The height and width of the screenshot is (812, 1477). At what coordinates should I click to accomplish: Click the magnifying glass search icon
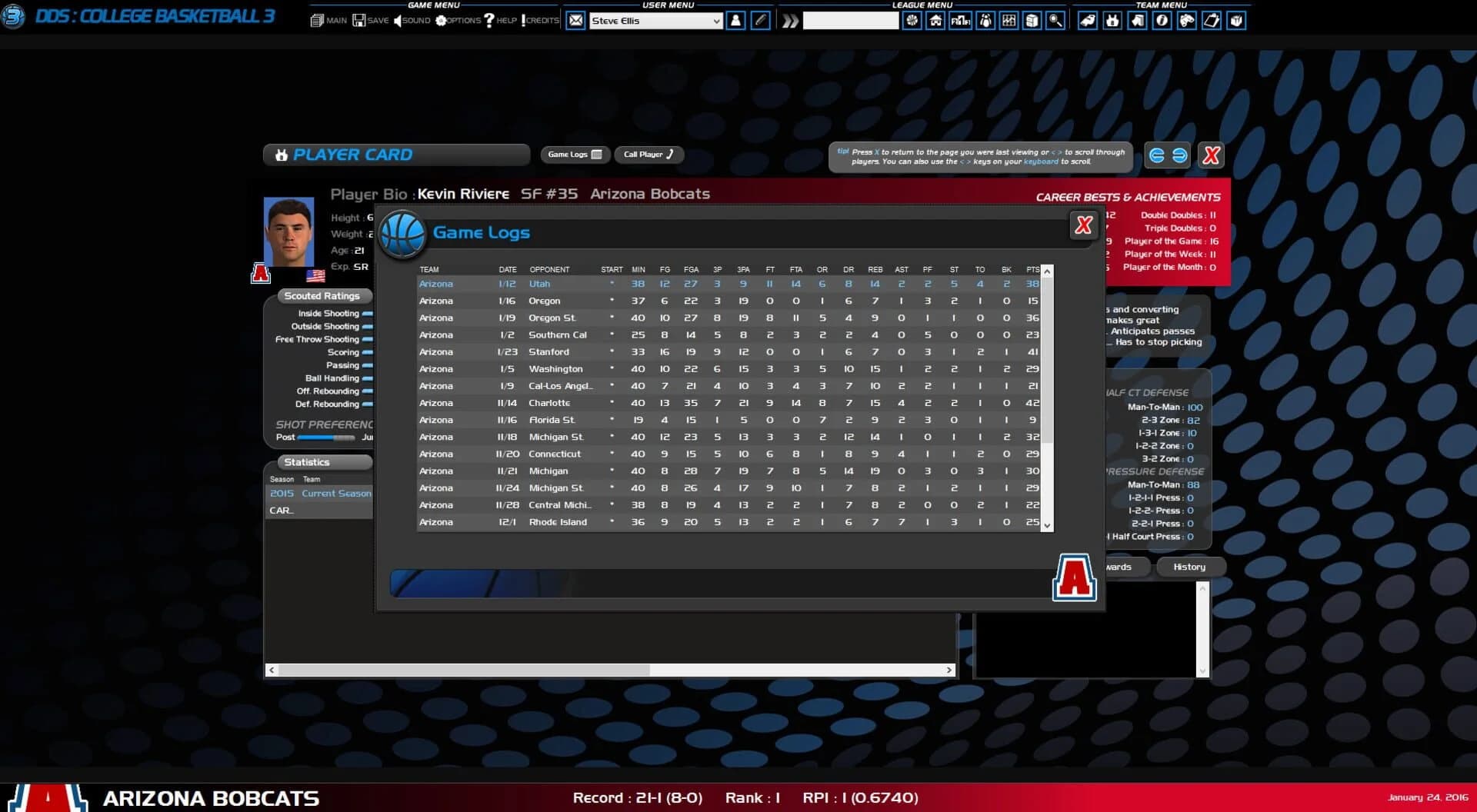[1054, 21]
